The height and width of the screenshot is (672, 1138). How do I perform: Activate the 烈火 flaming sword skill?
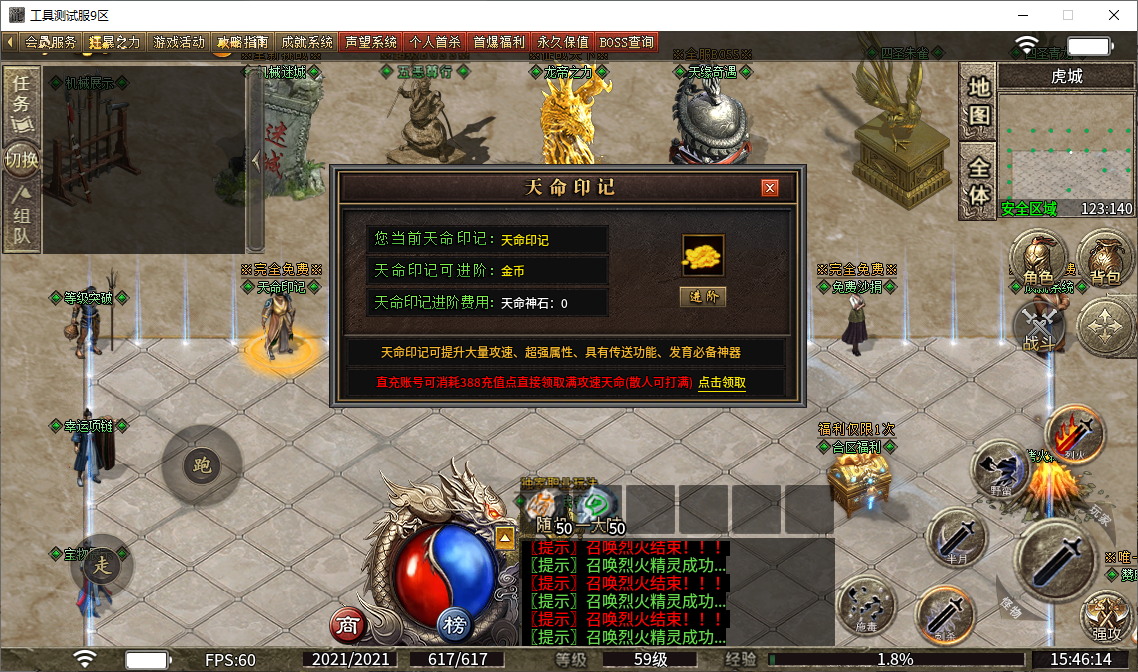[1073, 435]
